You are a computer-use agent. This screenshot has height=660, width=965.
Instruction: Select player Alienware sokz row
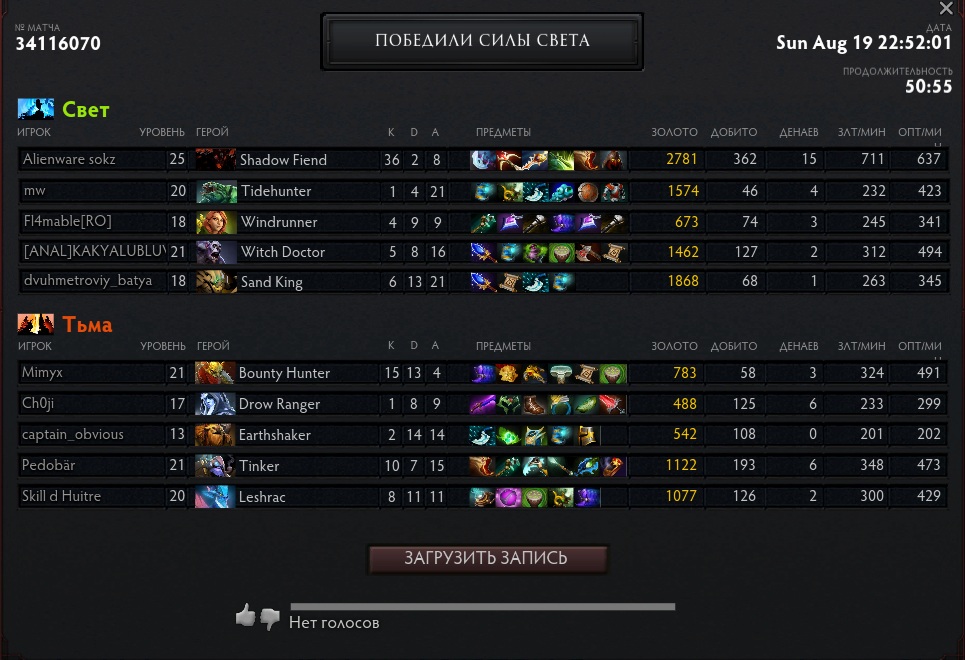tap(91, 160)
